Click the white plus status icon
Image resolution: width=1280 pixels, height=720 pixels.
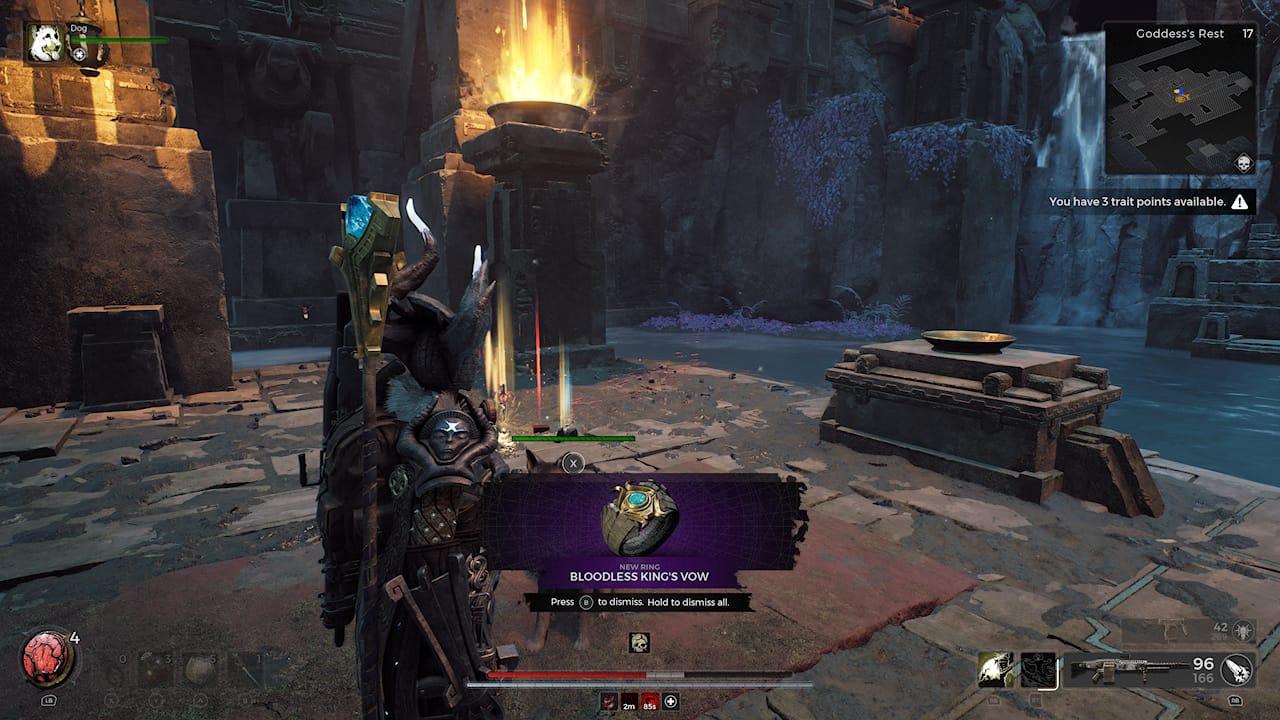click(671, 702)
